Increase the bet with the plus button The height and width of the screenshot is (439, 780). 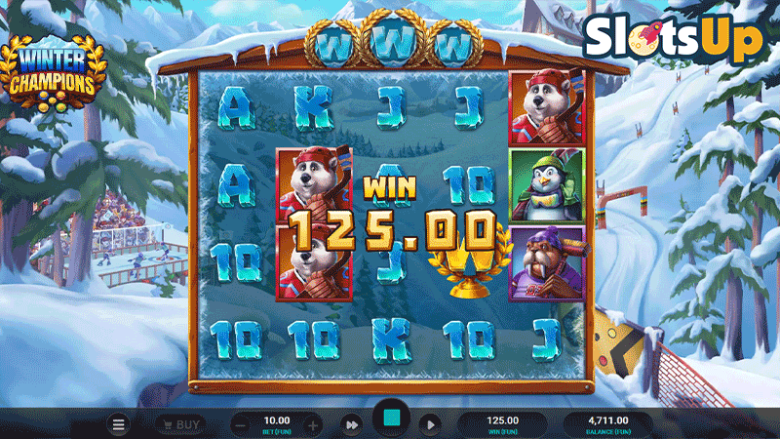pos(313,425)
